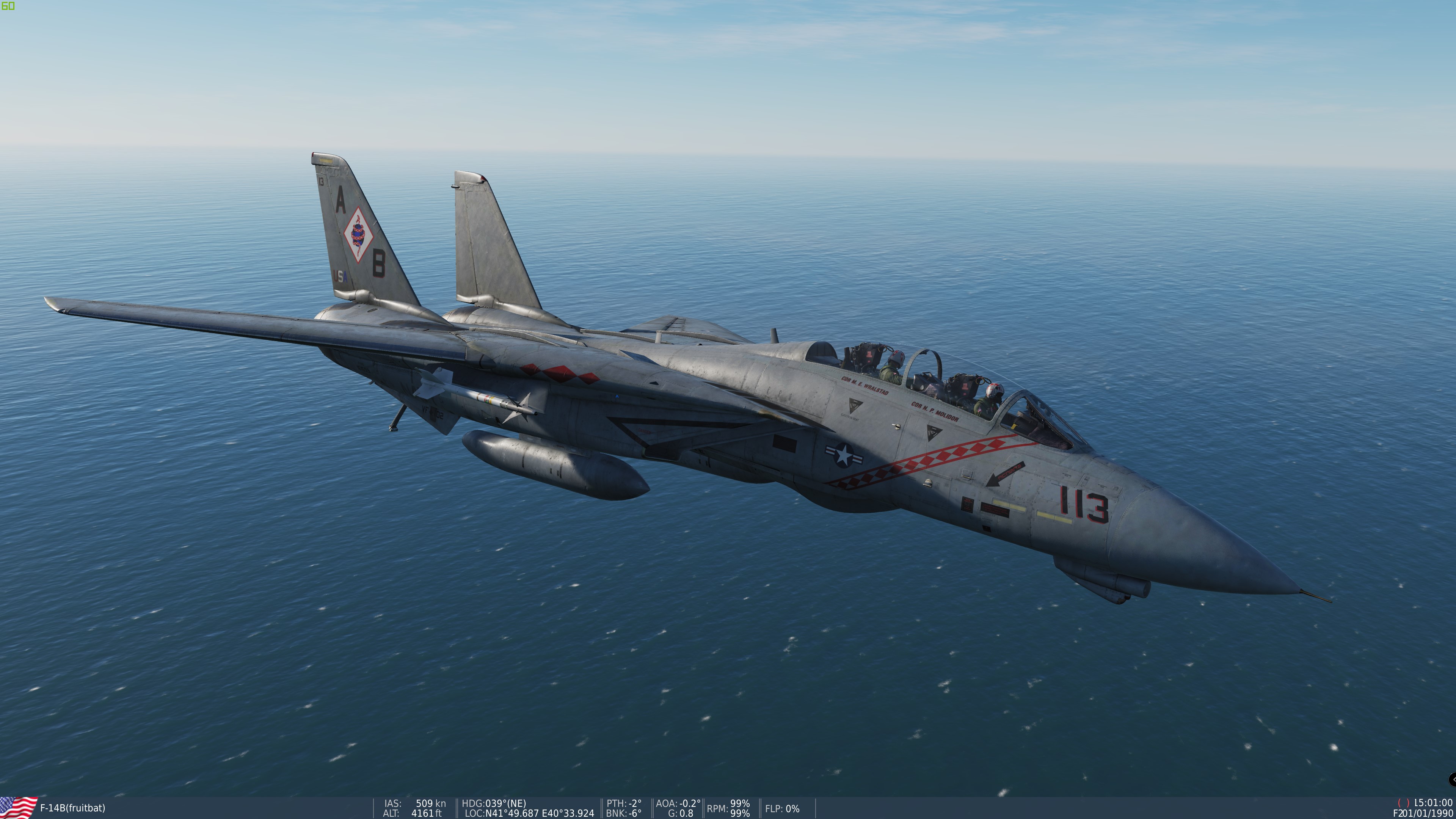Click the NE compass direction text

click(516, 804)
